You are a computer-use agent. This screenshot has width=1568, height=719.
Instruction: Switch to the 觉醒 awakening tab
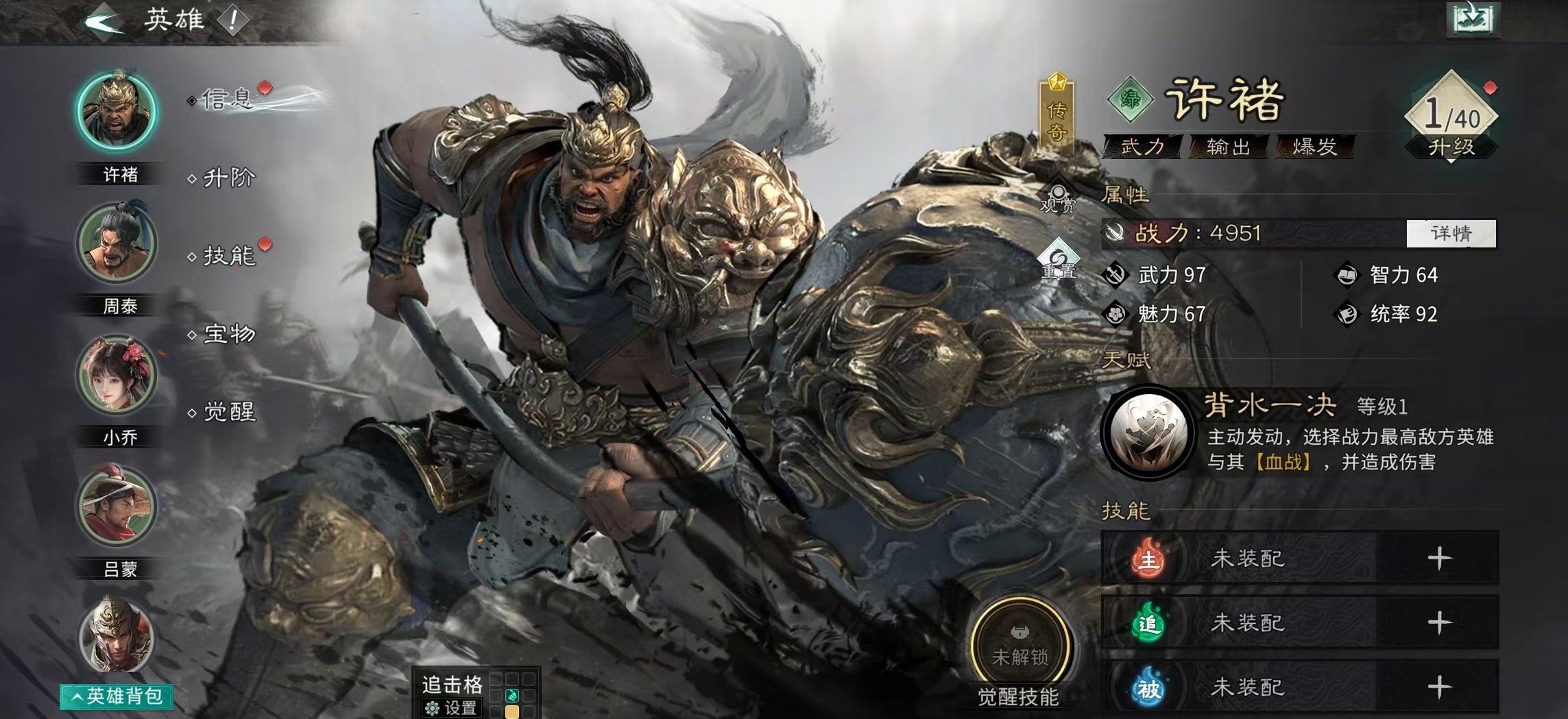(x=229, y=412)
